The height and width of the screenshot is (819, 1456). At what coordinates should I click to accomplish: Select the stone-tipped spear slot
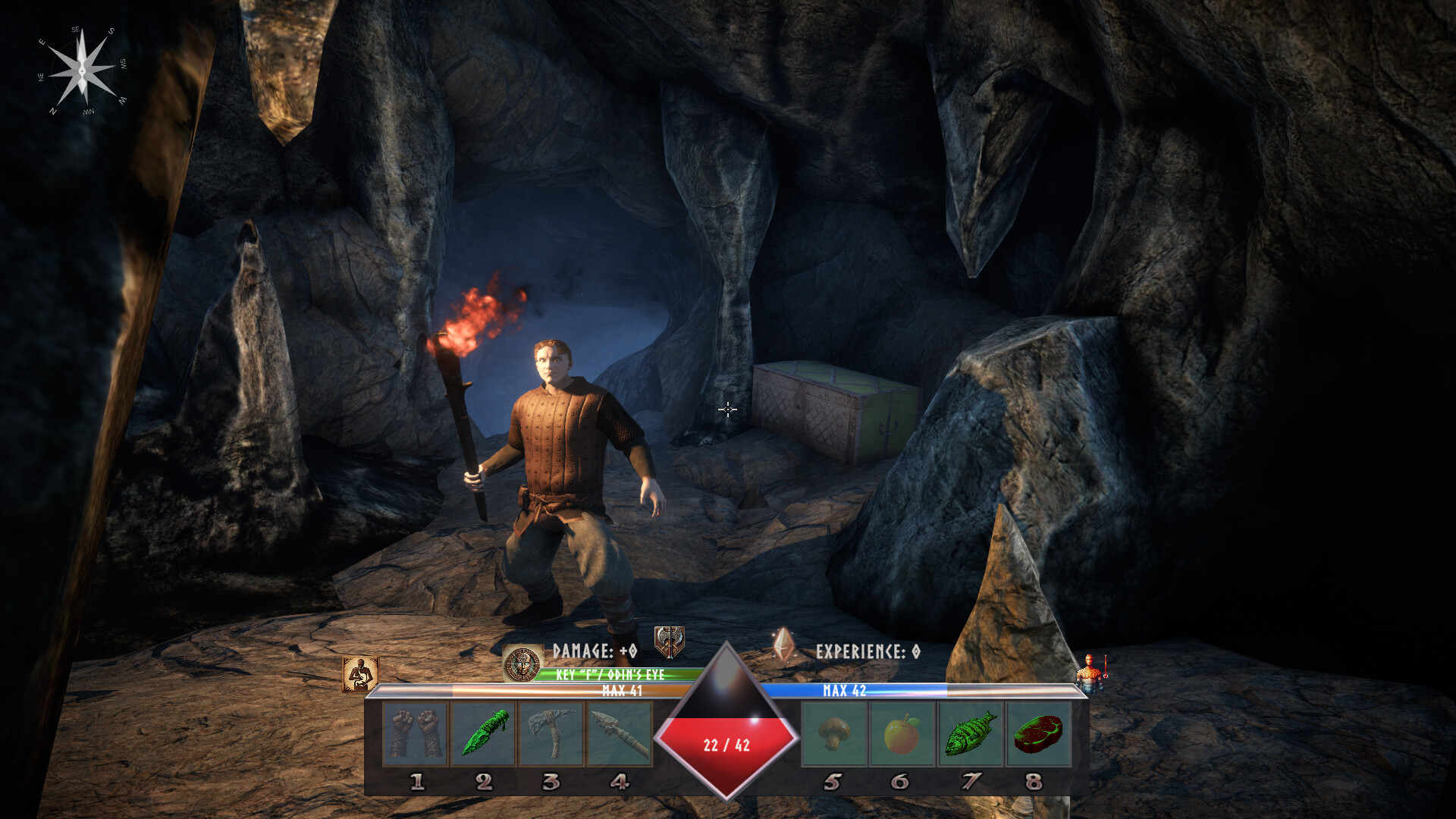pos(619,733)
